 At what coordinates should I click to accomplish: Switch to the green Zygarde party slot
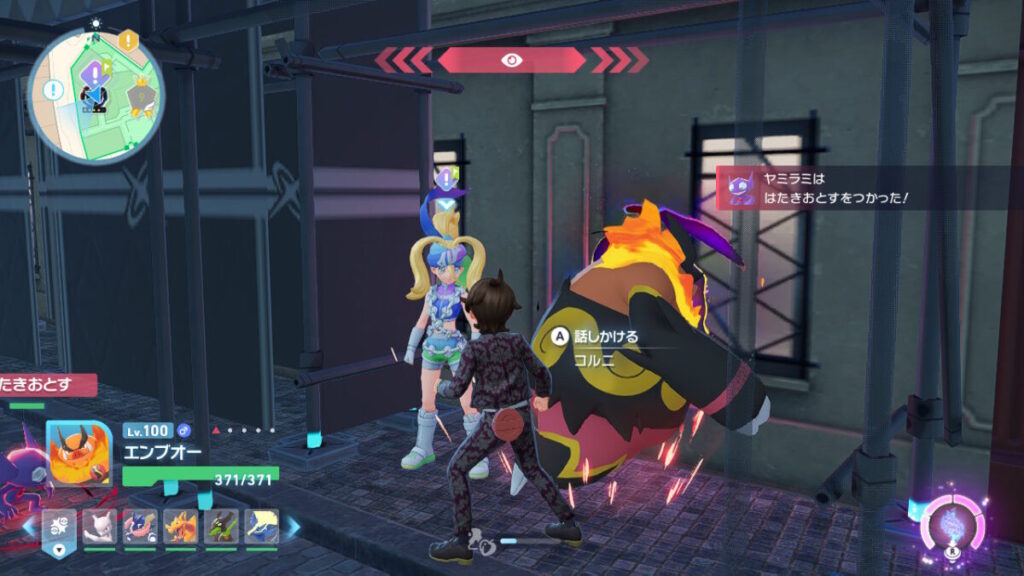click(221, 526)
